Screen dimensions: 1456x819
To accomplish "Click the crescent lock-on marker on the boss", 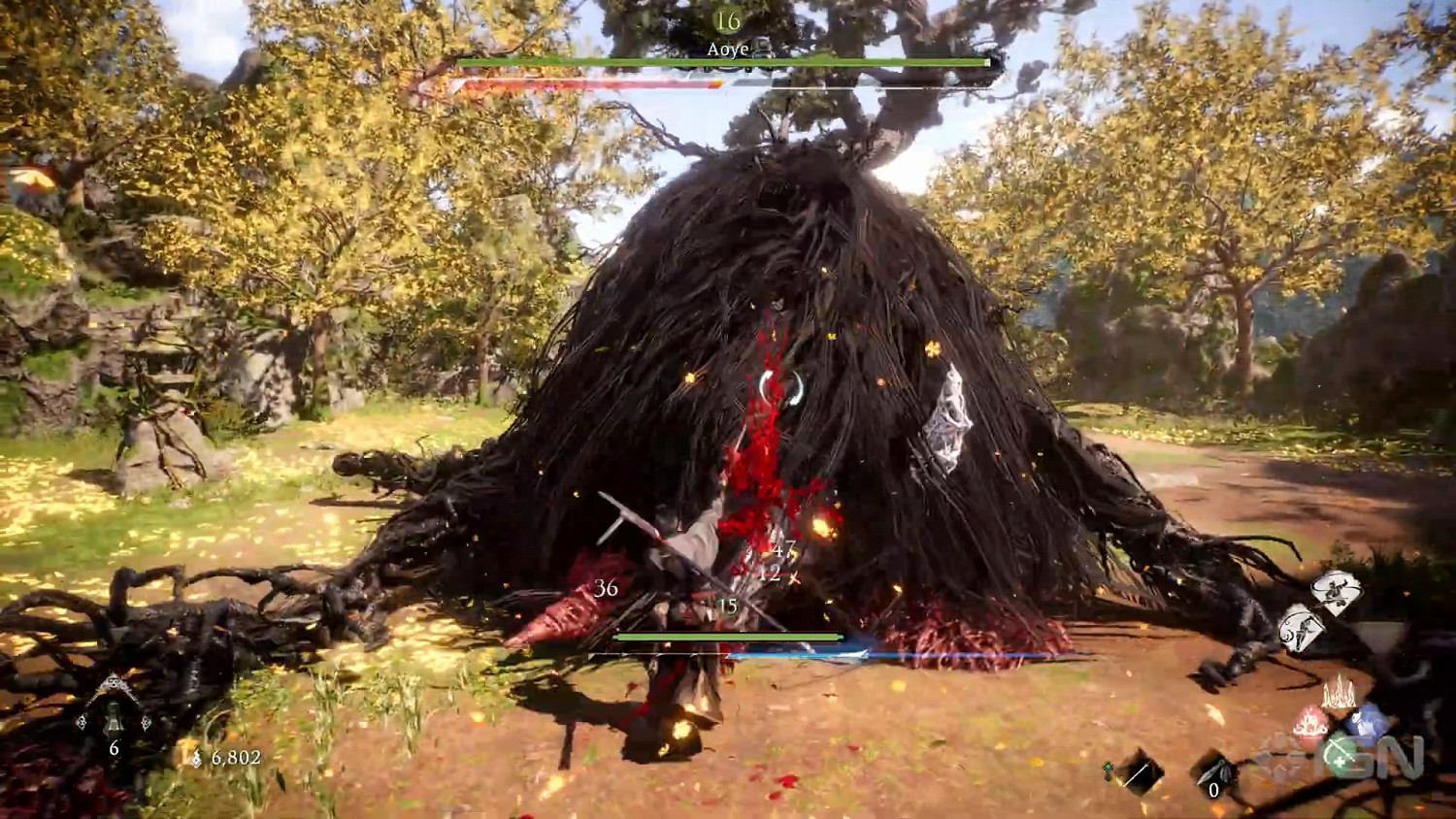I will point(779,390).
